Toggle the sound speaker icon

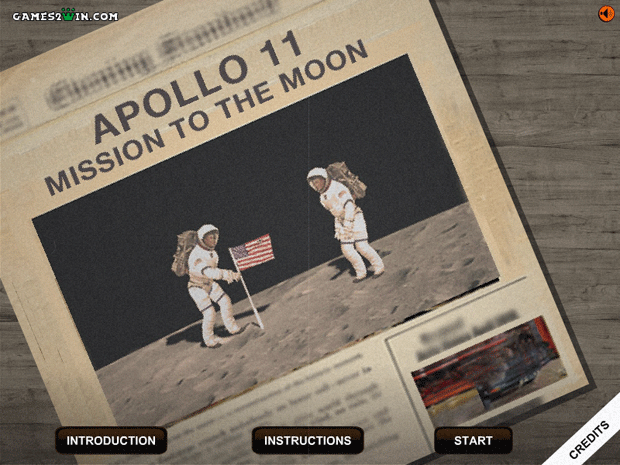[x=605, y=13]
